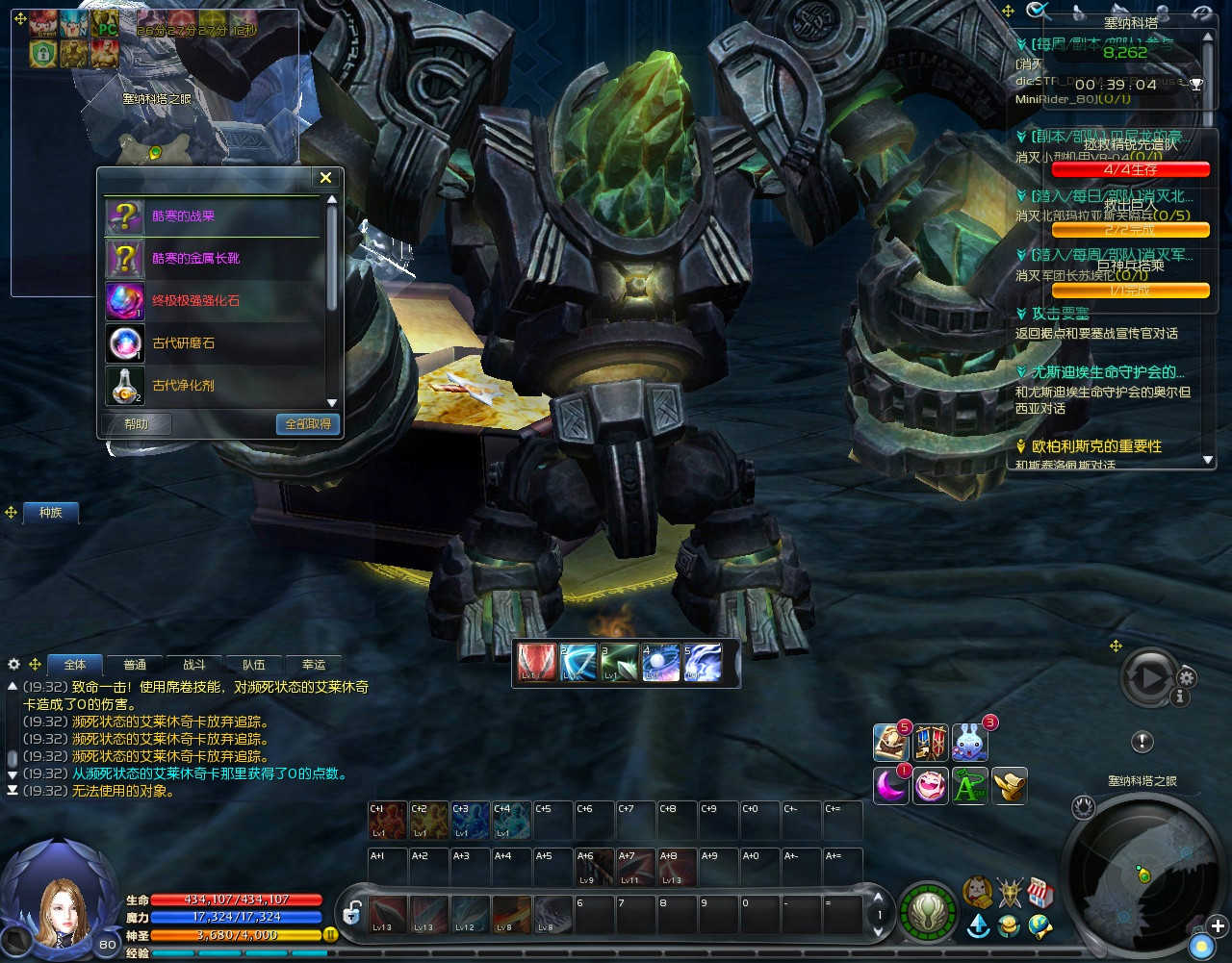This screenshot has width=1232, height=963.
Task: Switch chat to the 战斗 tab
Action: 194,665
